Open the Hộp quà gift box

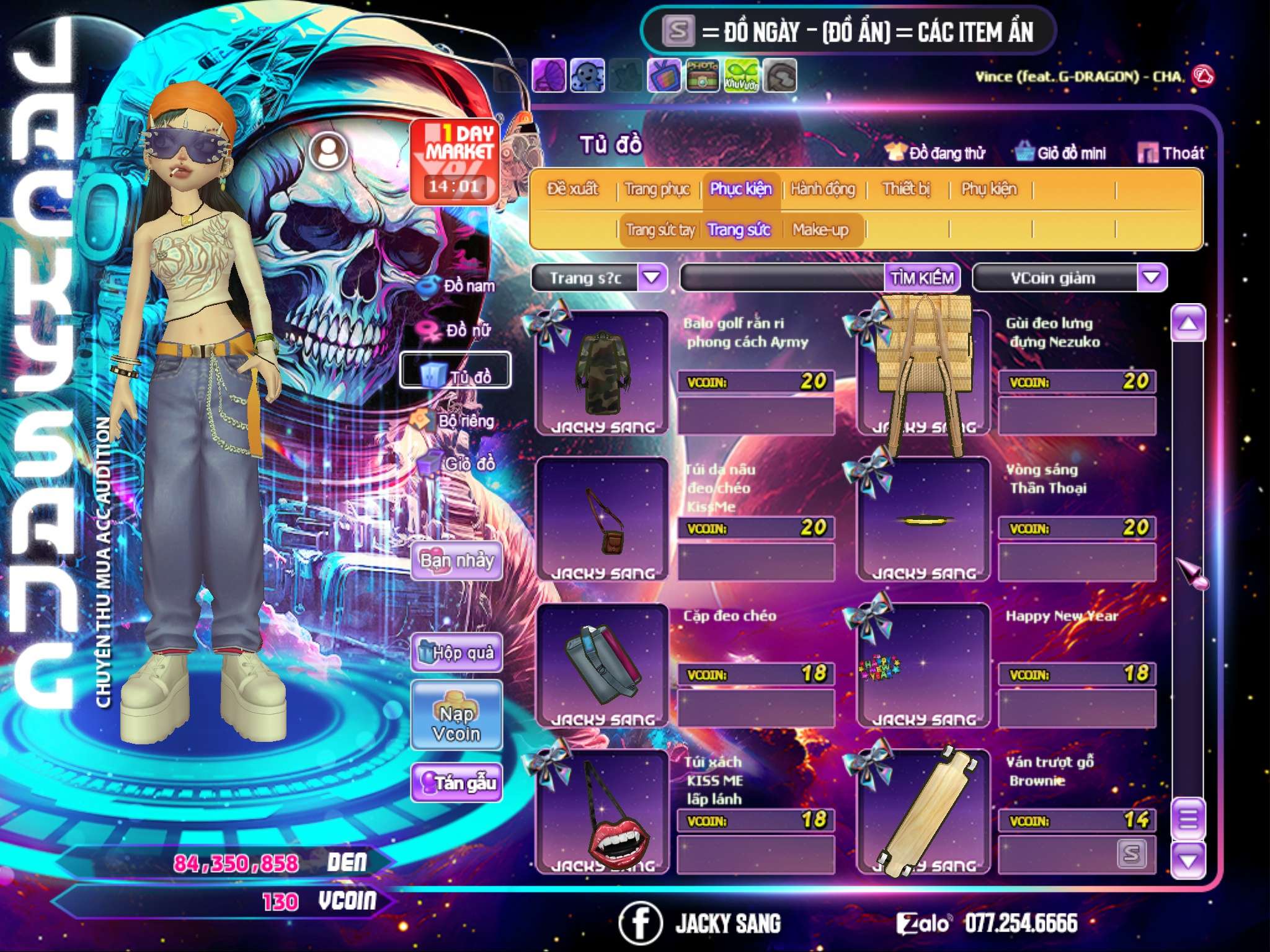[x=456, y=652]
